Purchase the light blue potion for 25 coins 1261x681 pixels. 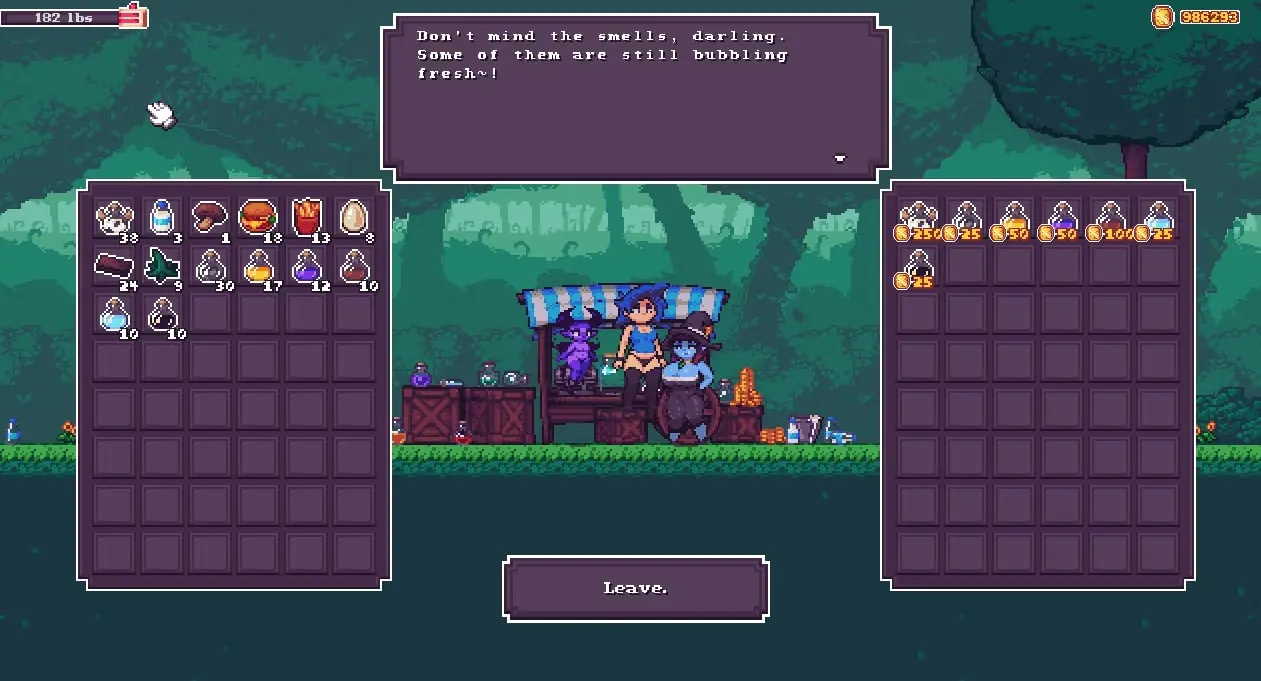(1158, 219)
